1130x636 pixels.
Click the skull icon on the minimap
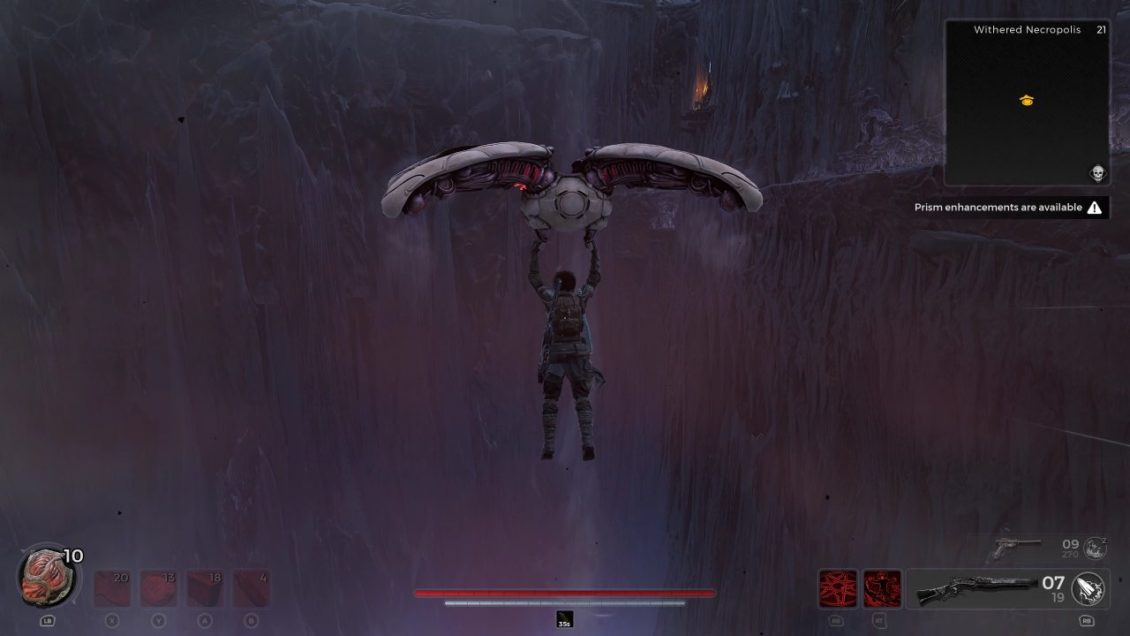(x=1096, y=173)
